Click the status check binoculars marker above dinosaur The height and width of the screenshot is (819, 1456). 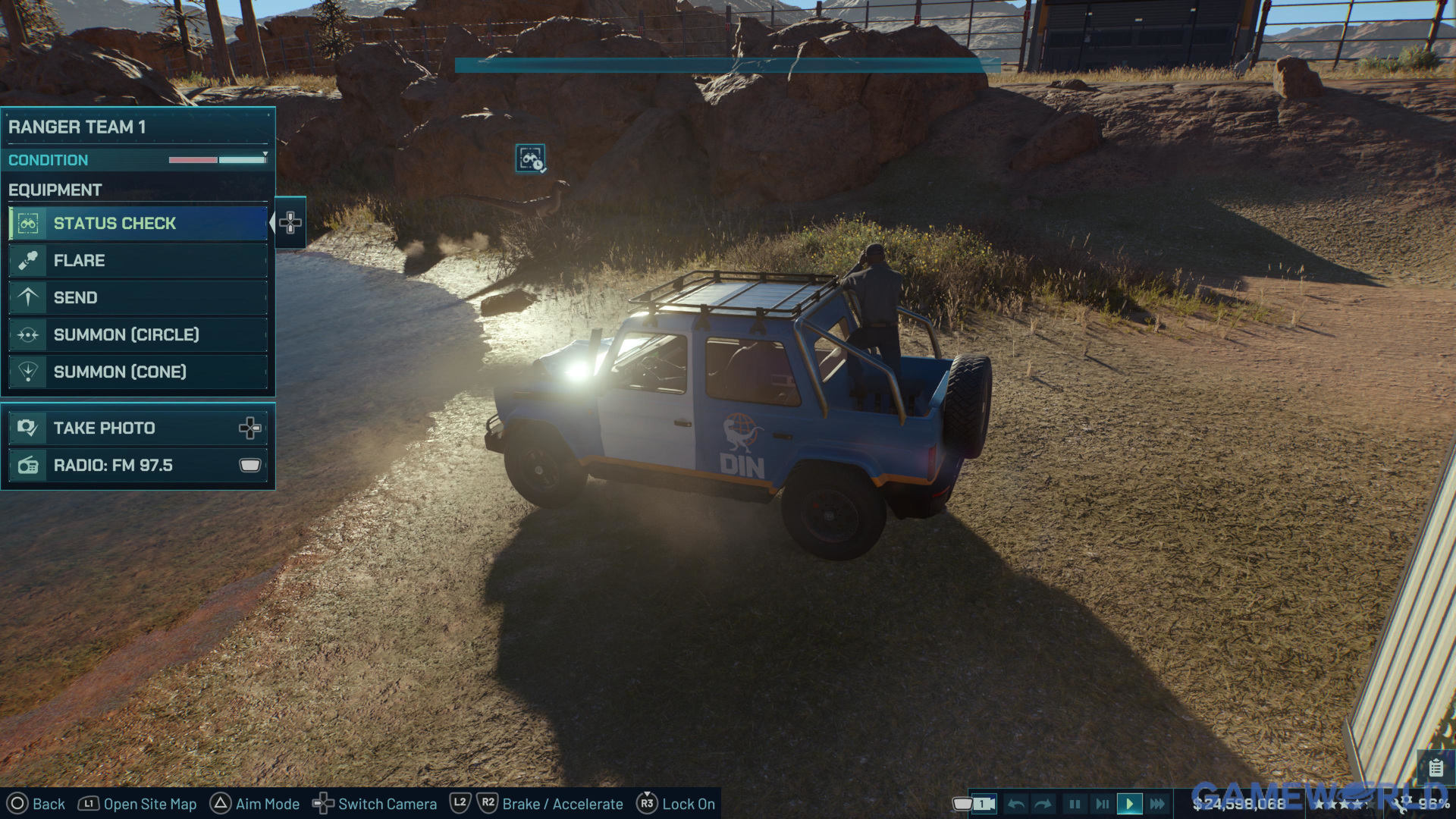click(530, 159)
